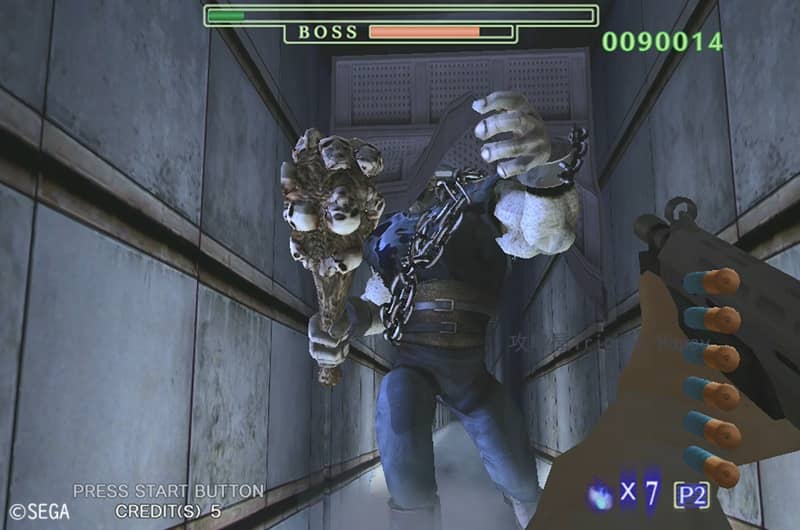This screenshot has width=800, height=530.
Task: Click the P2 player badge
Action: (x=692, y=494)
